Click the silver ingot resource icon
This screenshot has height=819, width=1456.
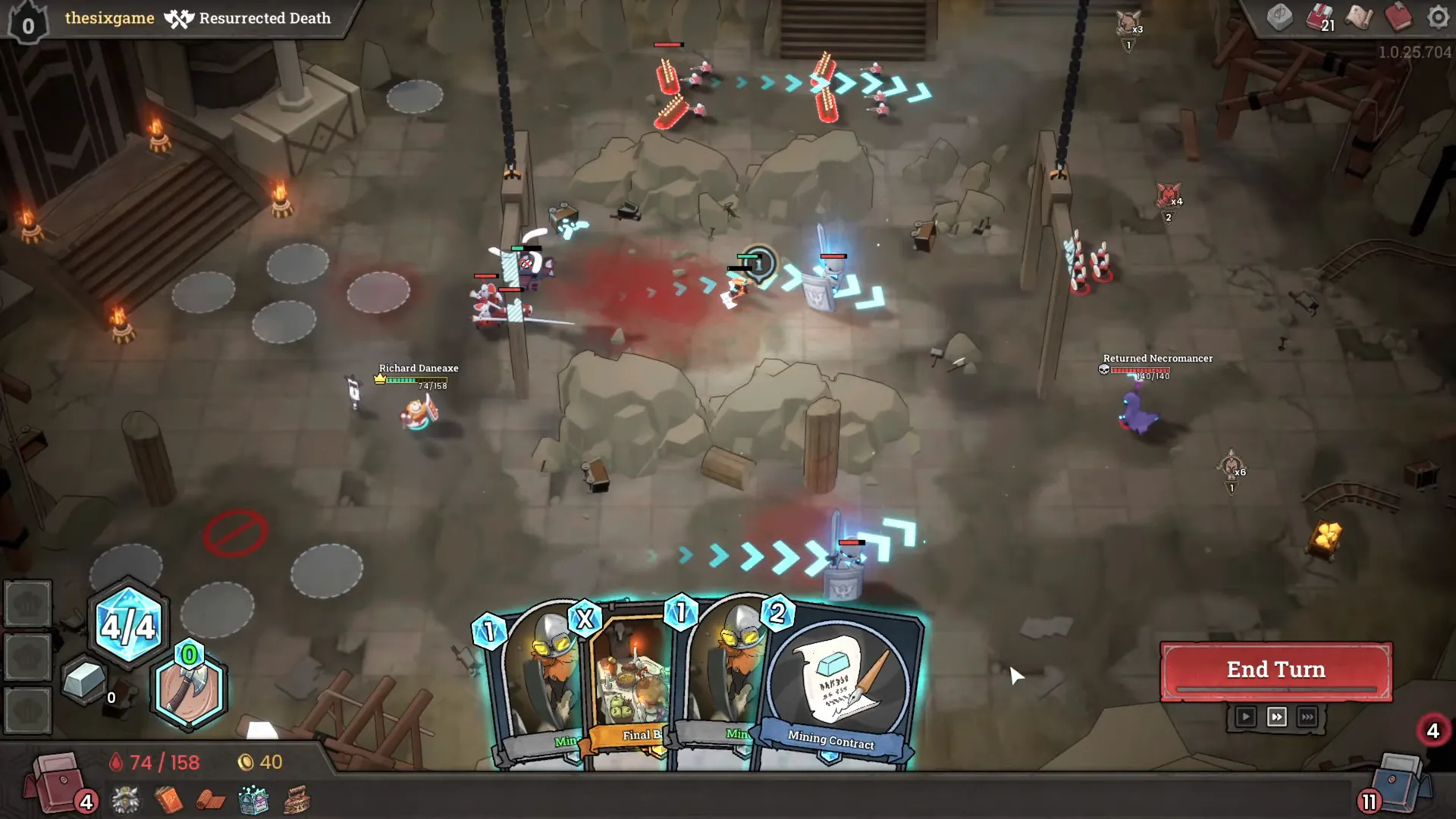click(x=83, y=679)
